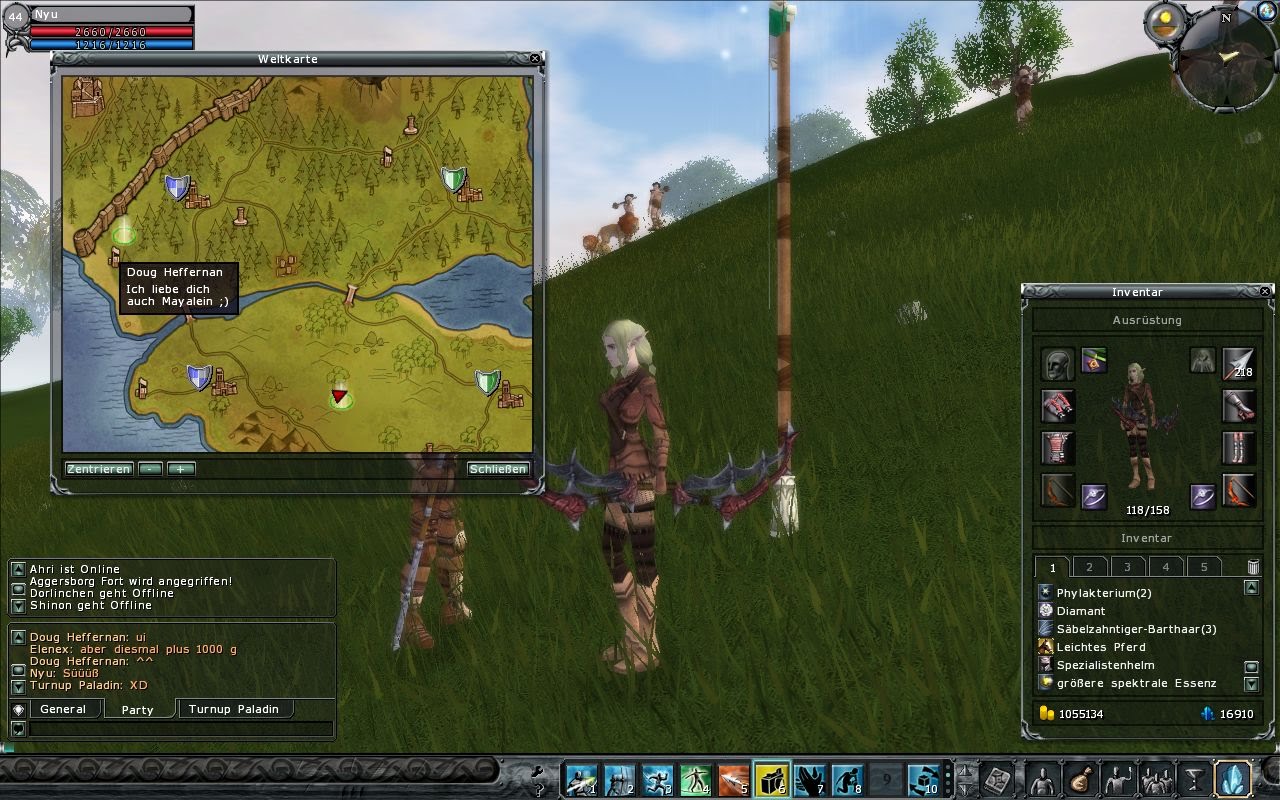
Task: Choose the Leichtes Pferd item
Action: pos(1101,647)
